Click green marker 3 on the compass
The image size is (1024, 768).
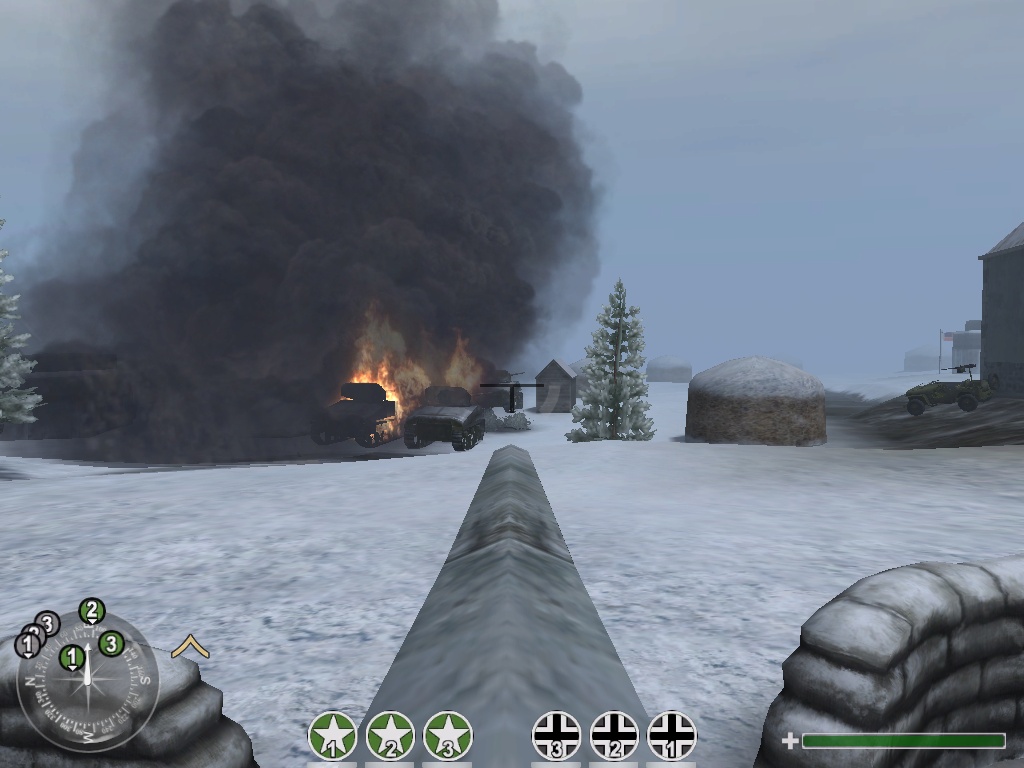(x=111, y=643)
